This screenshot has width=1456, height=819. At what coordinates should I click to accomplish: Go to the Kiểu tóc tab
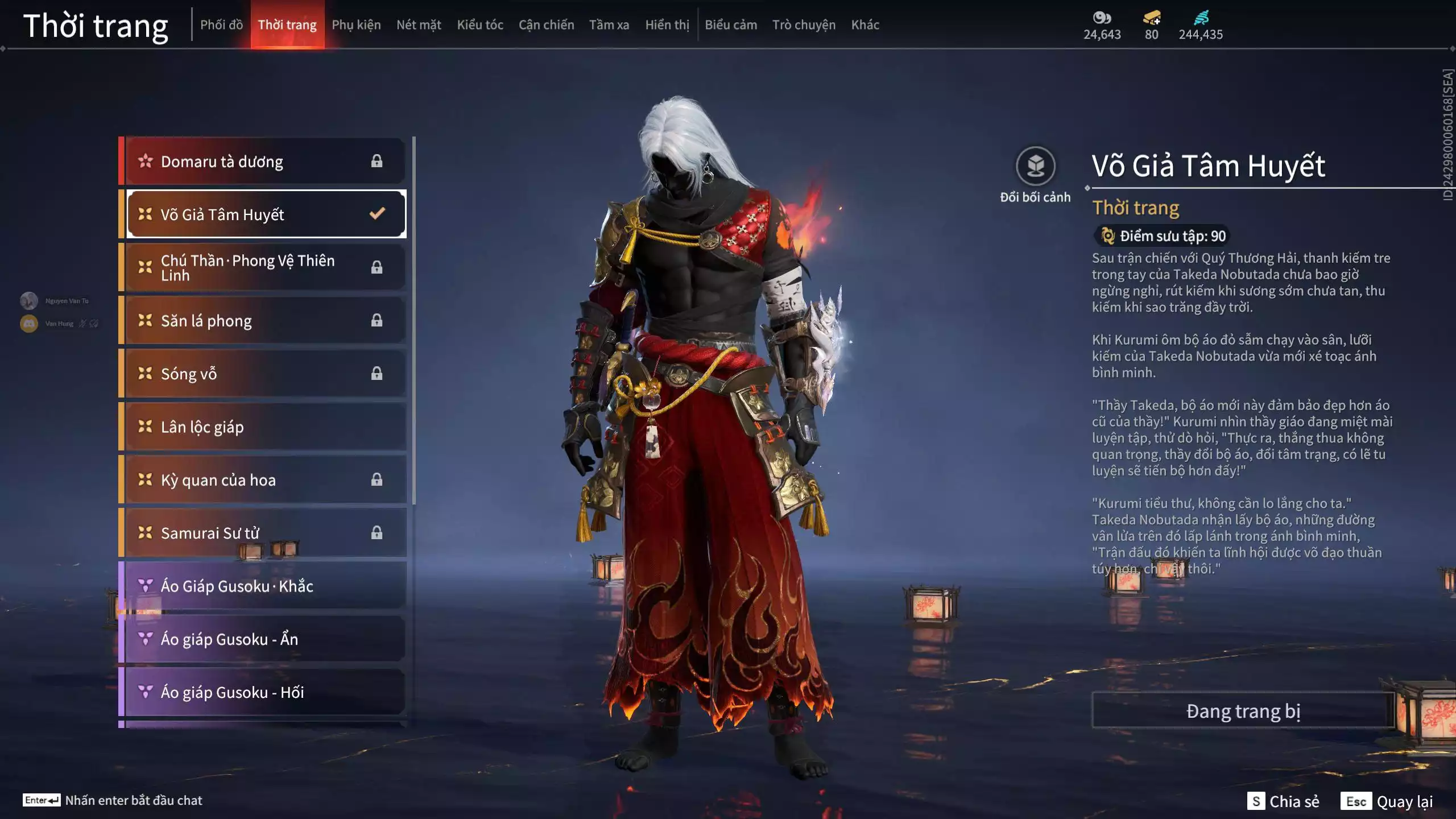[x=480, y=25]
